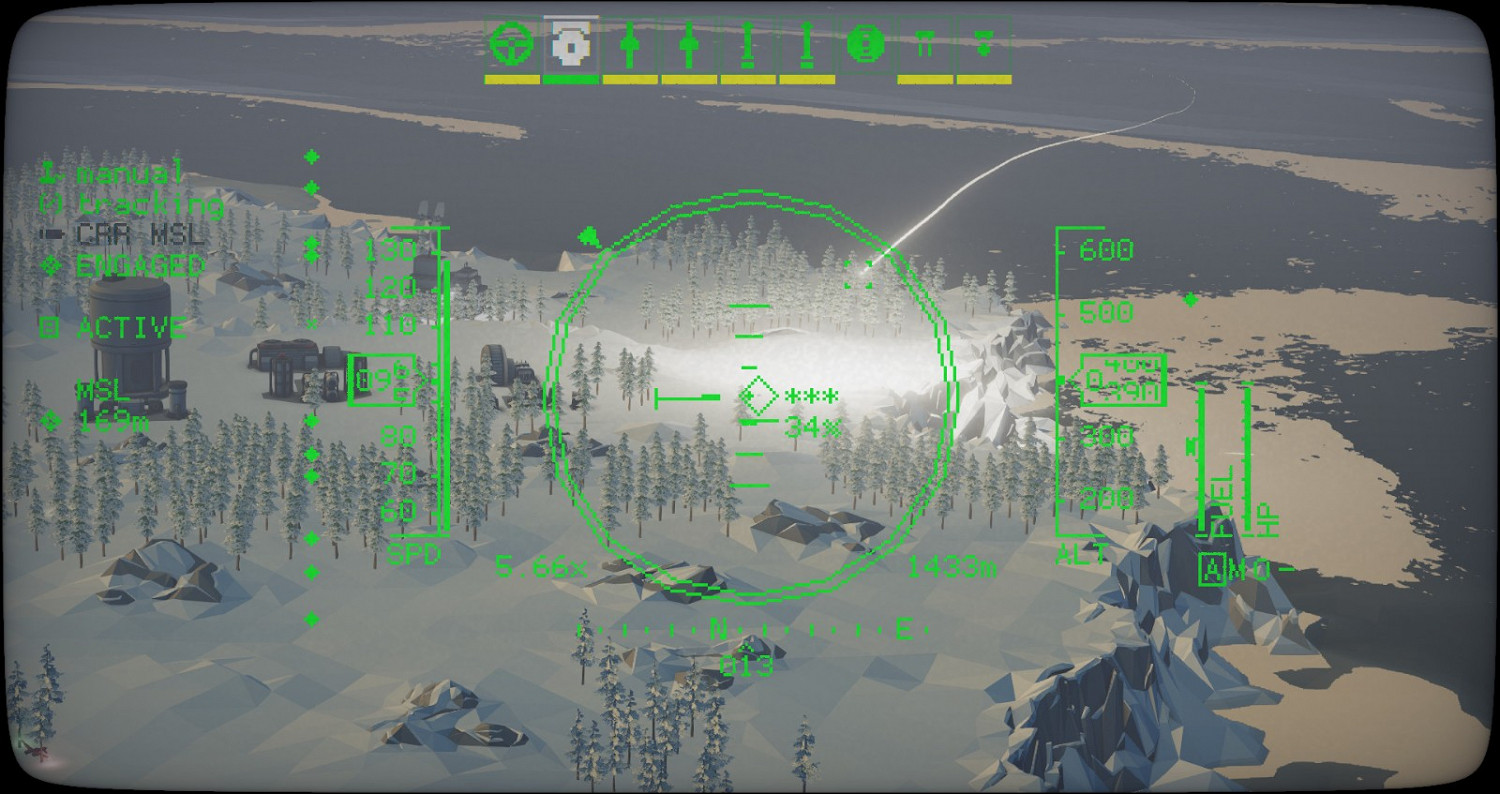Click the highlighted gear system icon in top bar
This screenshot has height=794, width=1500.
(570, 44)
